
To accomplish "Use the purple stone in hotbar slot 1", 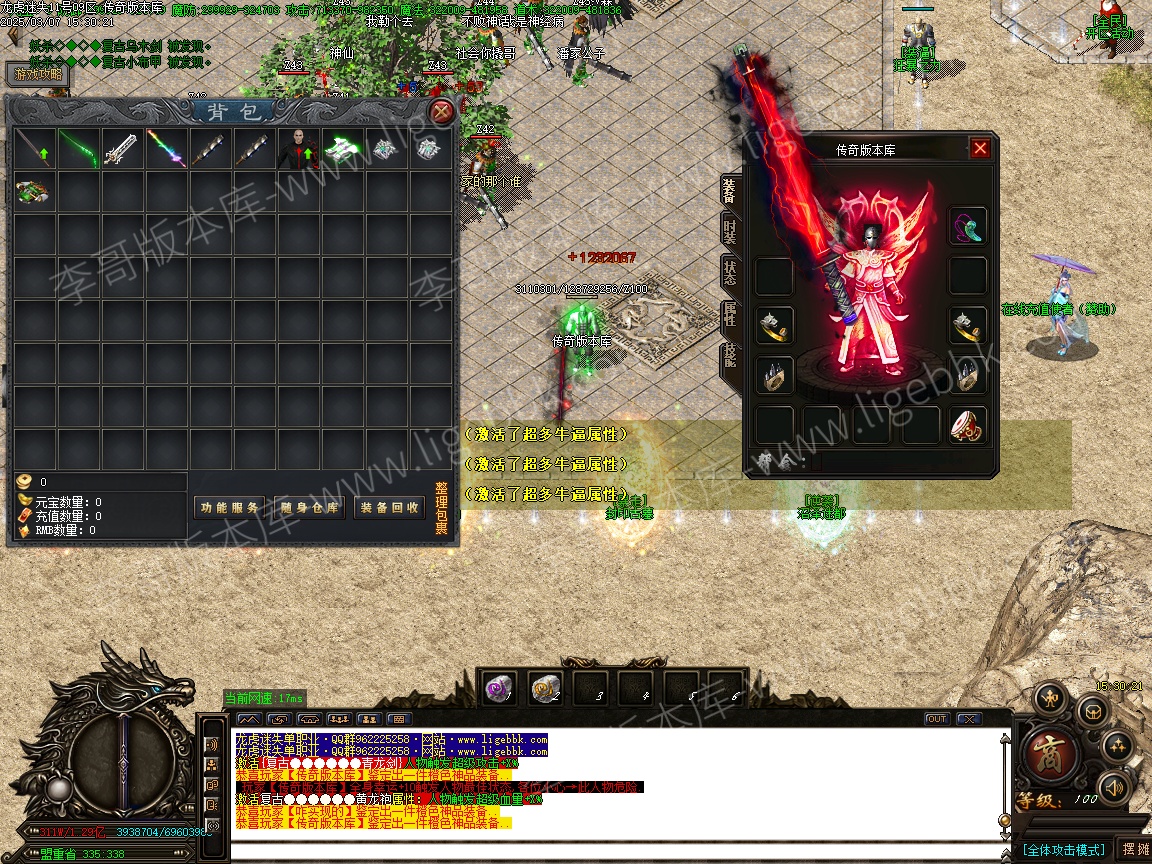I will [x=499, y=687].
